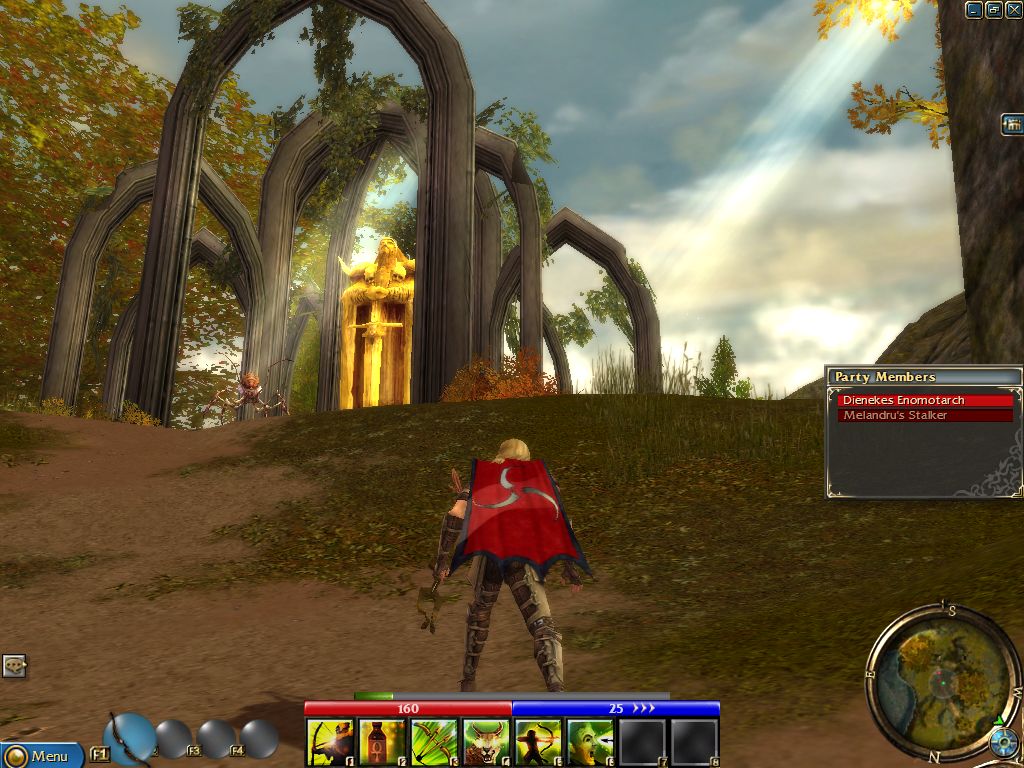Screen dimensions: 1024x768
Task: Restore the game window to windowed mode
Action: pos(994,9)
